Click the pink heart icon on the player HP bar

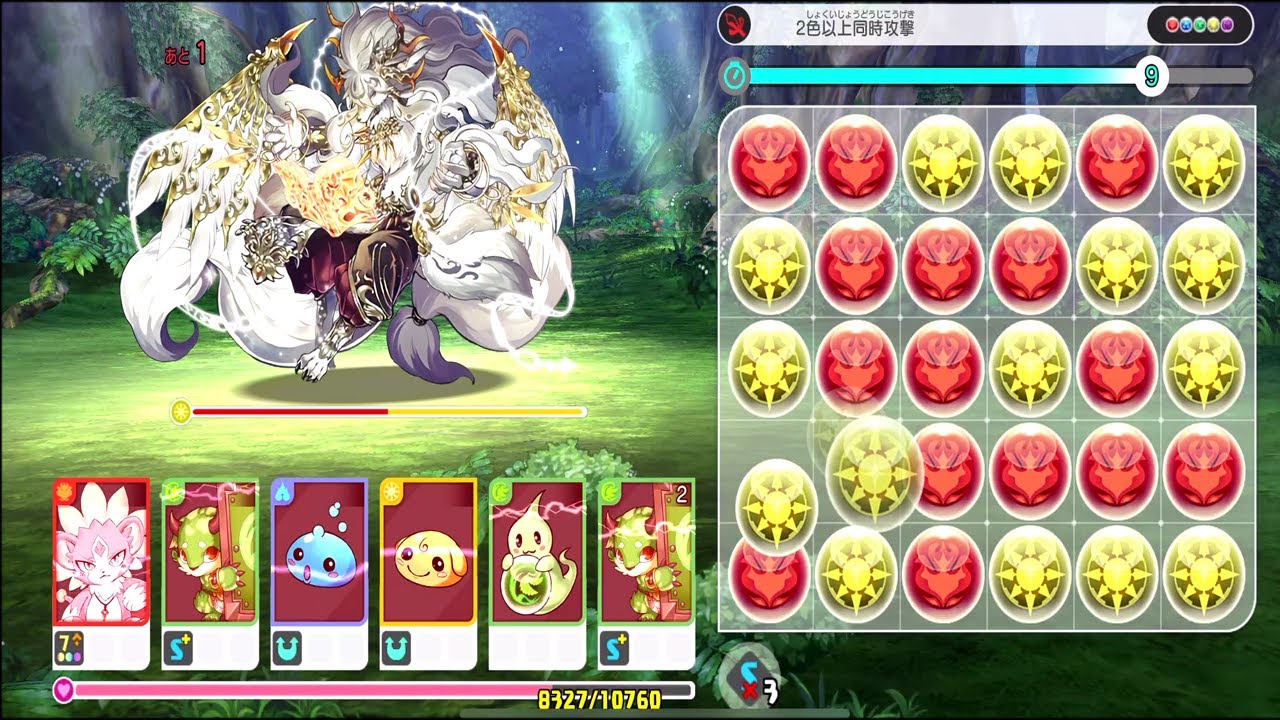pos(66,689)
